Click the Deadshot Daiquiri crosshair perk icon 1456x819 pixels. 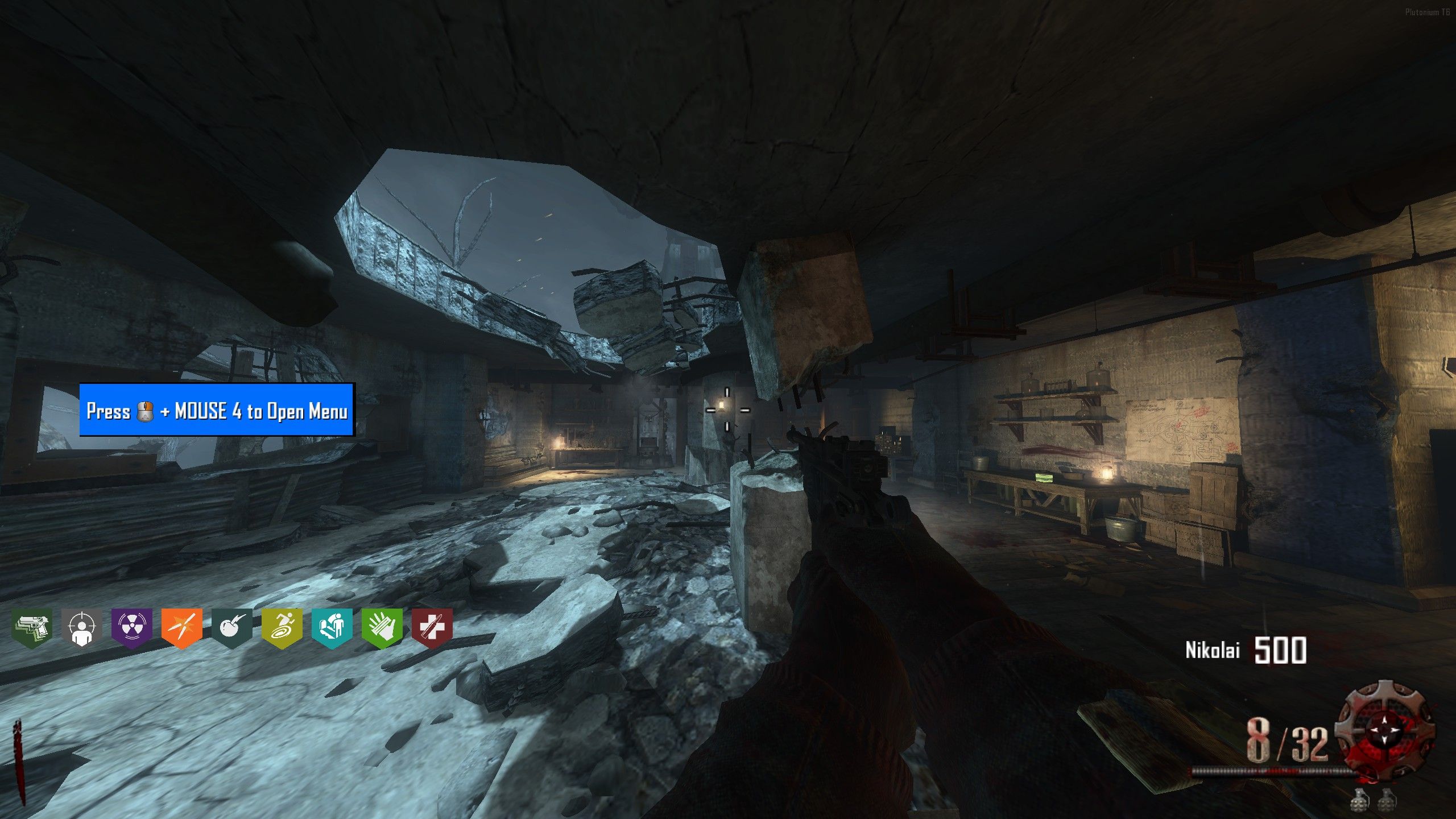click(x=82, y=627)
